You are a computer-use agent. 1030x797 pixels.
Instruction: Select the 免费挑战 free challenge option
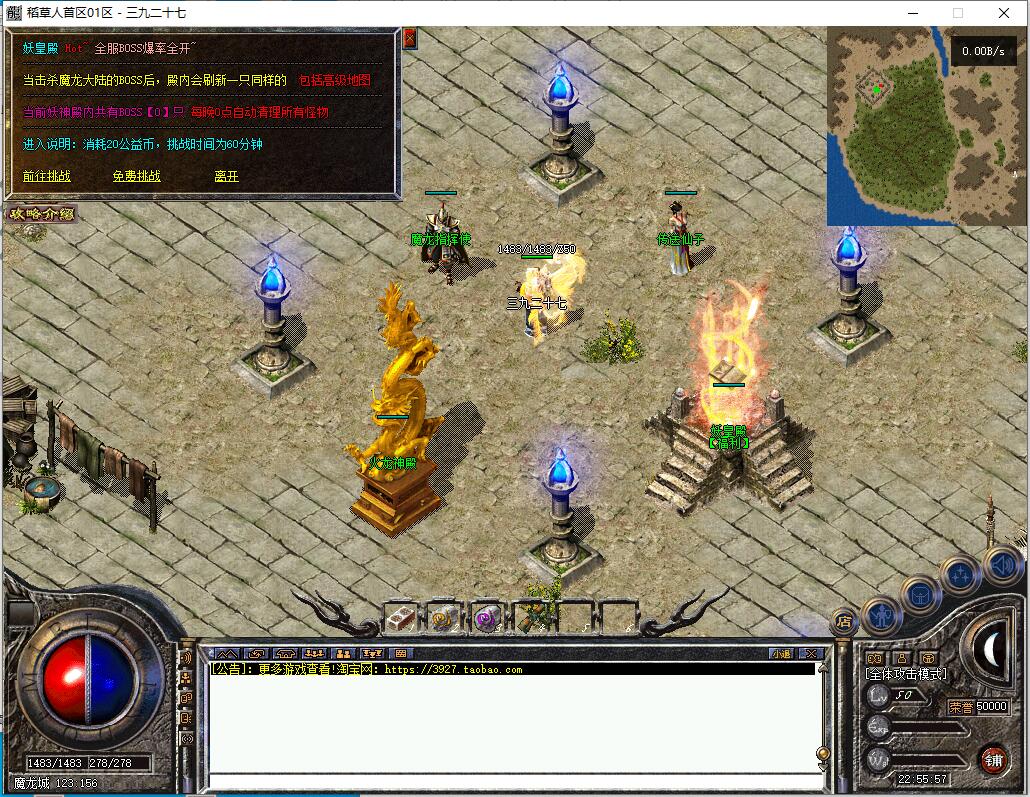pos(136,177)
